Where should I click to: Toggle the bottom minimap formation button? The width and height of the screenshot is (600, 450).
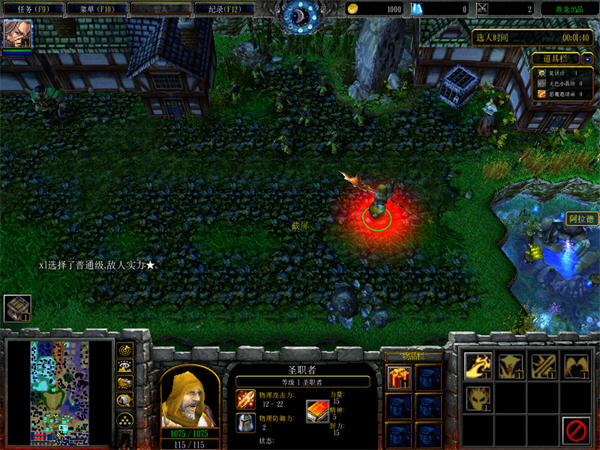126,419
